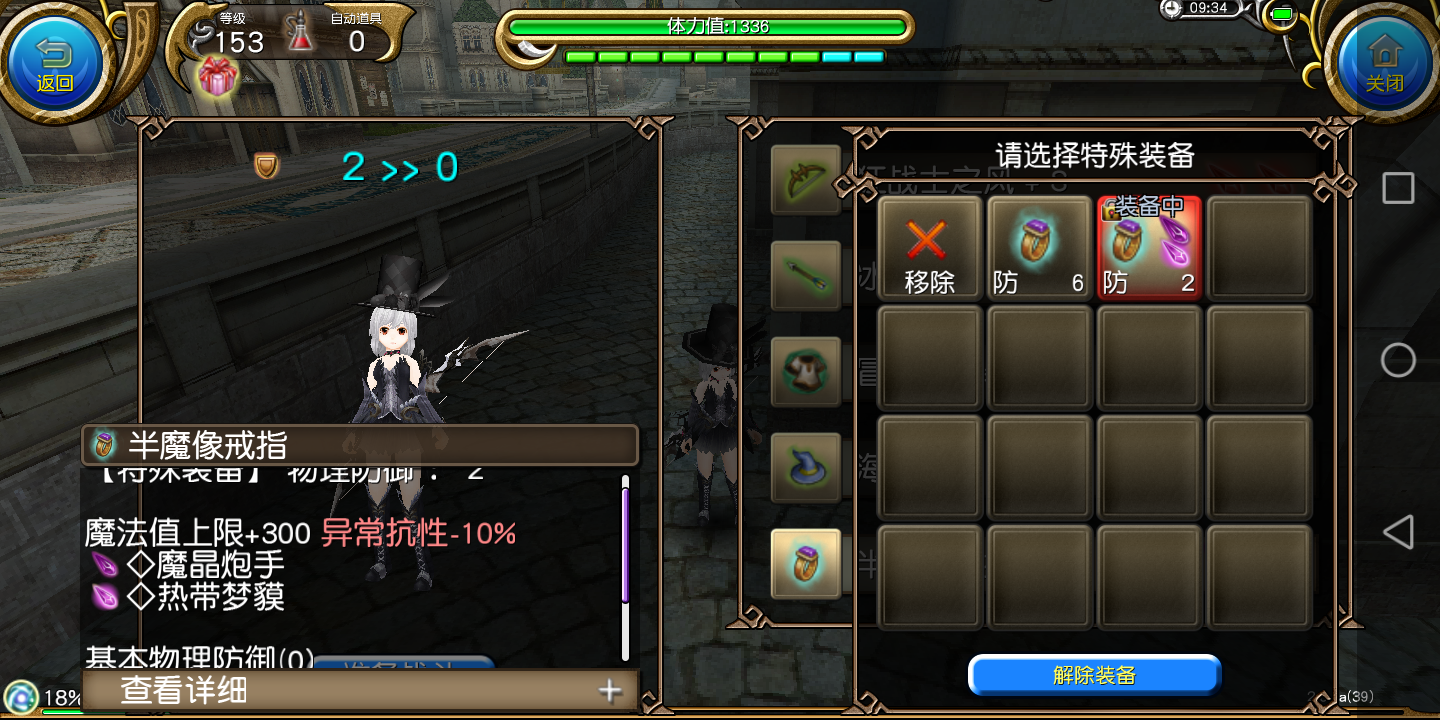Select the ring equipment category icon
The image size is (1440, 720).
click(806, 563)
